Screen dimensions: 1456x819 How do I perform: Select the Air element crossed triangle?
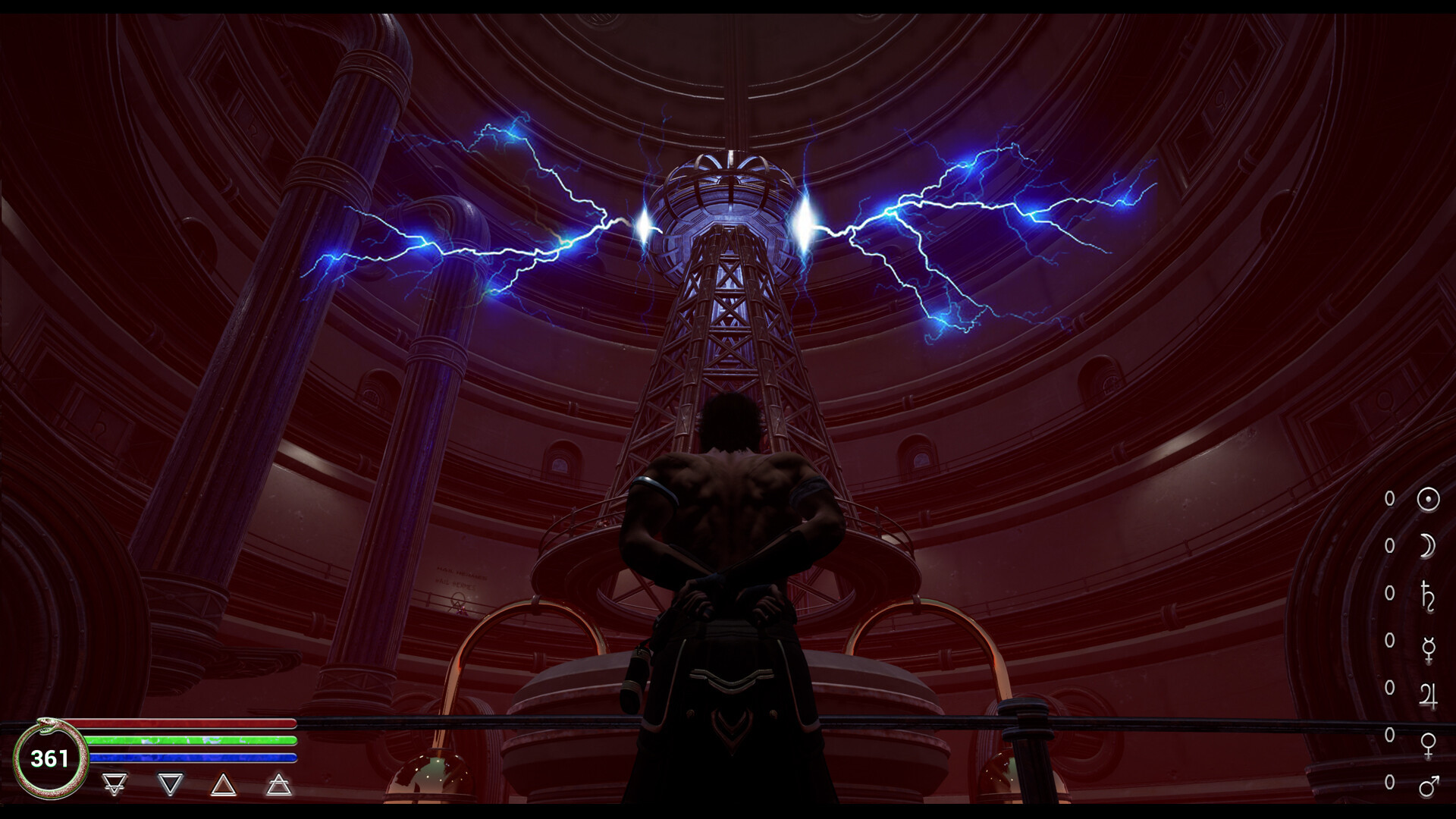(x=279, y=784)
